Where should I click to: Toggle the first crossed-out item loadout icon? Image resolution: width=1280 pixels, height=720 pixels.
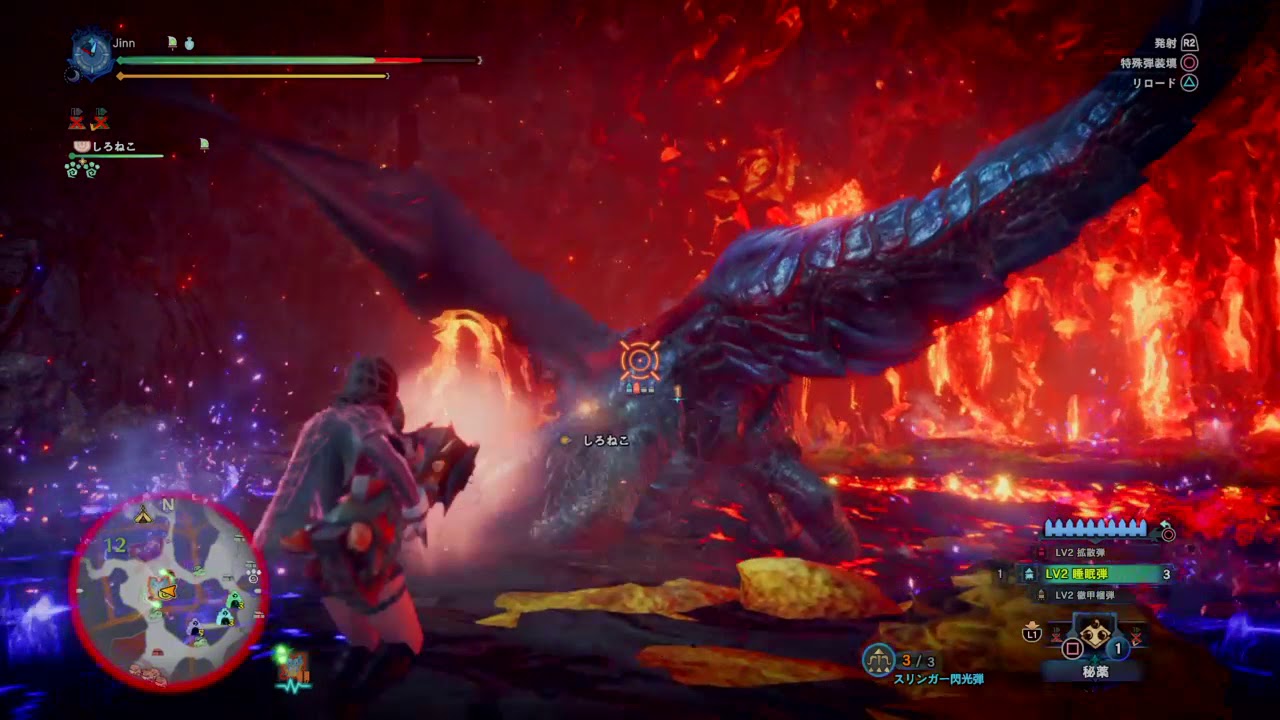click(x=77, y=119)
